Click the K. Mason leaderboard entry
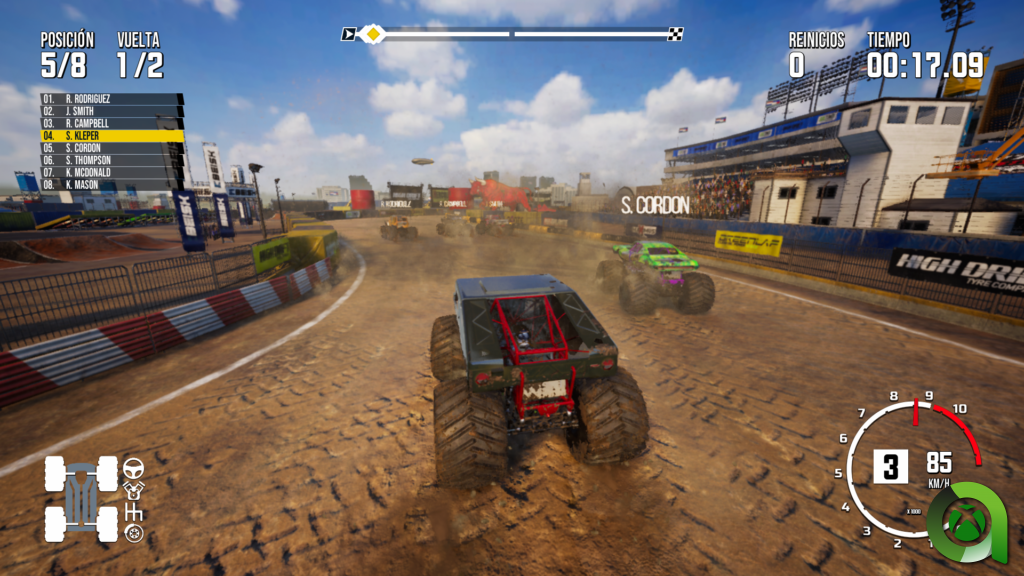This screenshot has height=576, width=1024. pos(110,184)
